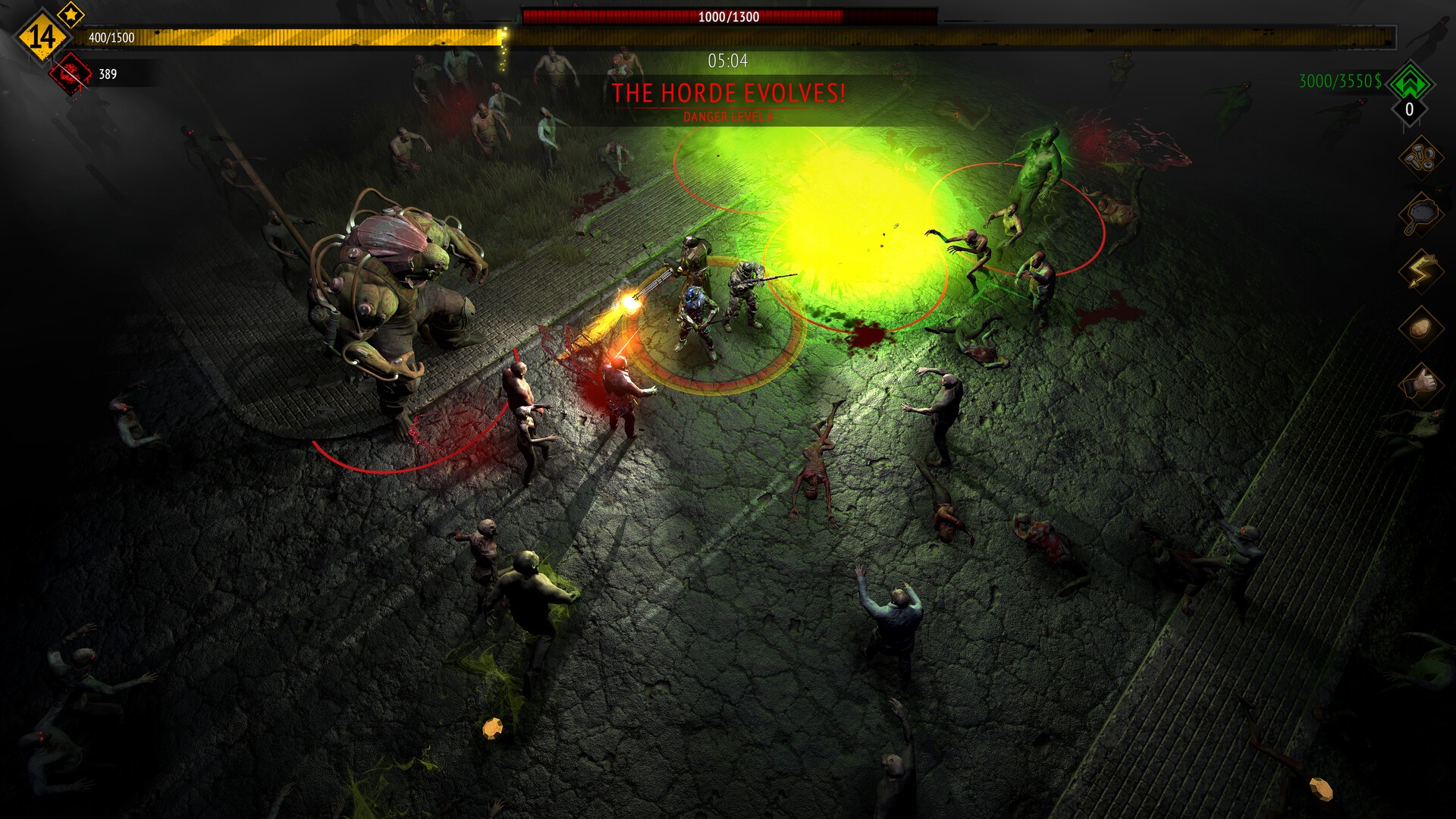Click the yellow XP progress bar
The width and height of the screenshot is (1456, 819).
click(x=303, y=34)
